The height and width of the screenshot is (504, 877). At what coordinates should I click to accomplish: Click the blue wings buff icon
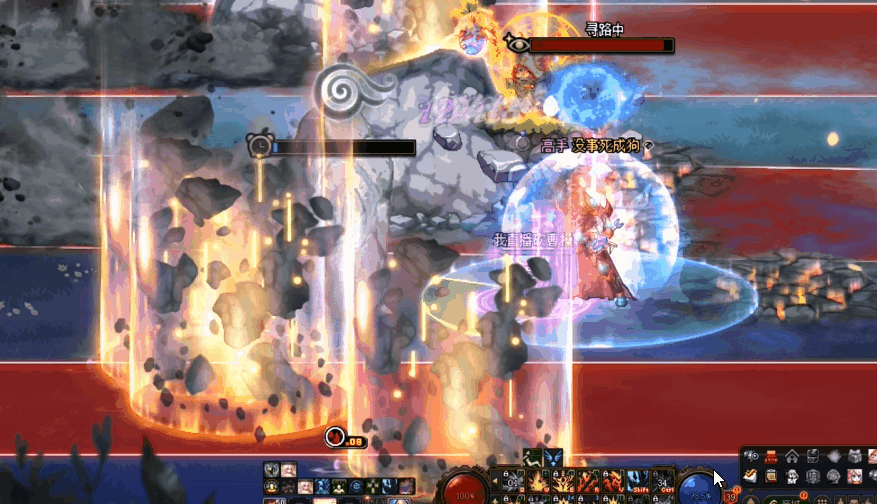click(x=553, y=458)
